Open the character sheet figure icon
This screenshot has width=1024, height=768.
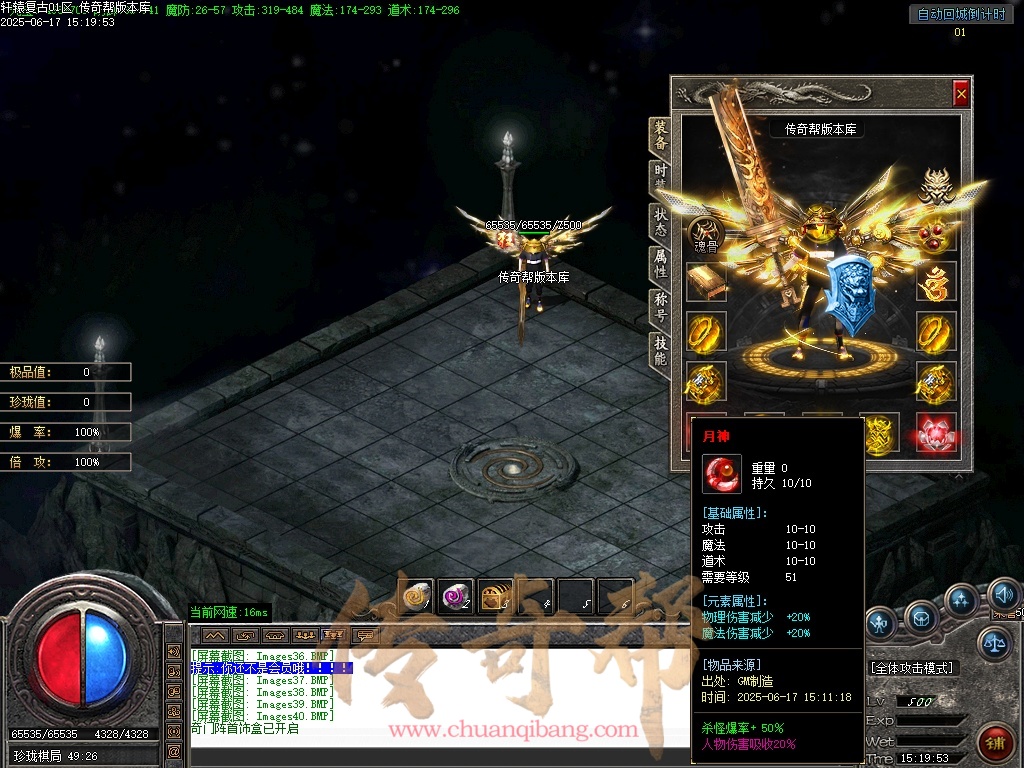pyautogui.click(x=880, y=624)
